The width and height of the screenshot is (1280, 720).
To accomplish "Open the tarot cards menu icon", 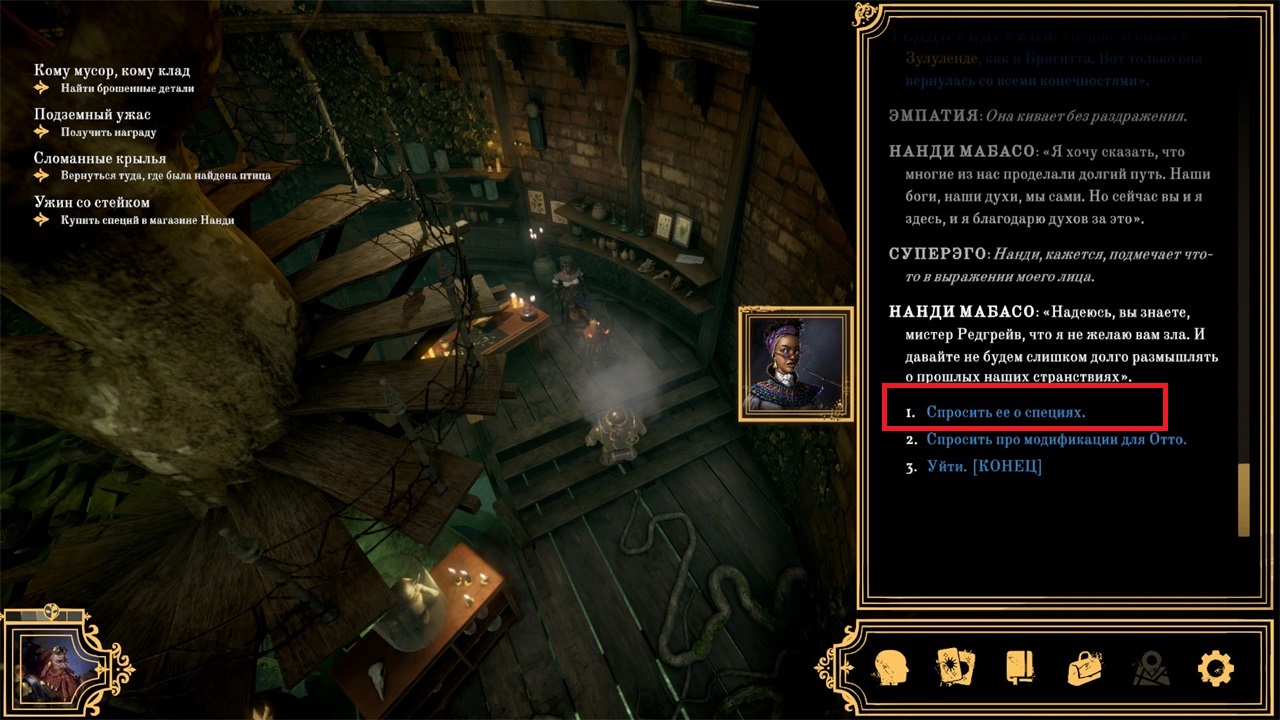I will [x=956, y=667].
